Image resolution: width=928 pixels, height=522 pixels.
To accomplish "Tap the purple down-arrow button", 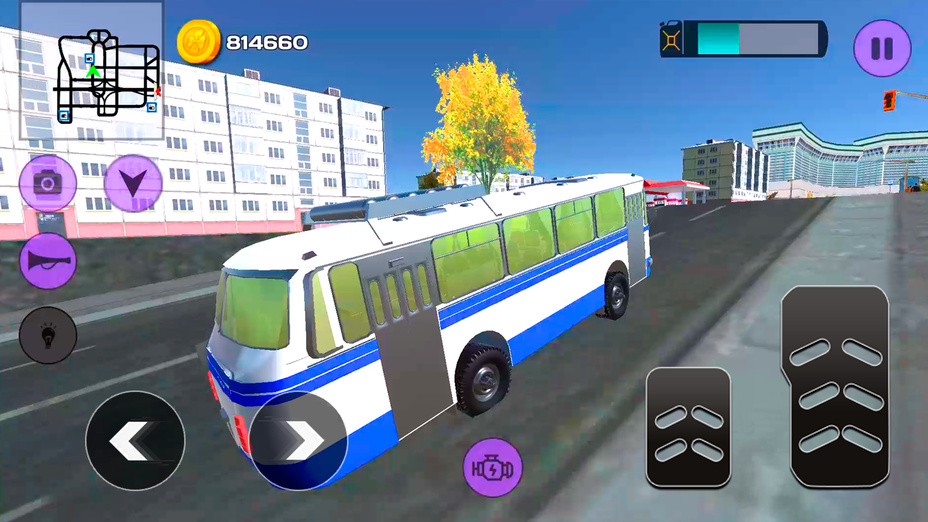I will click(x=133, y=183).
